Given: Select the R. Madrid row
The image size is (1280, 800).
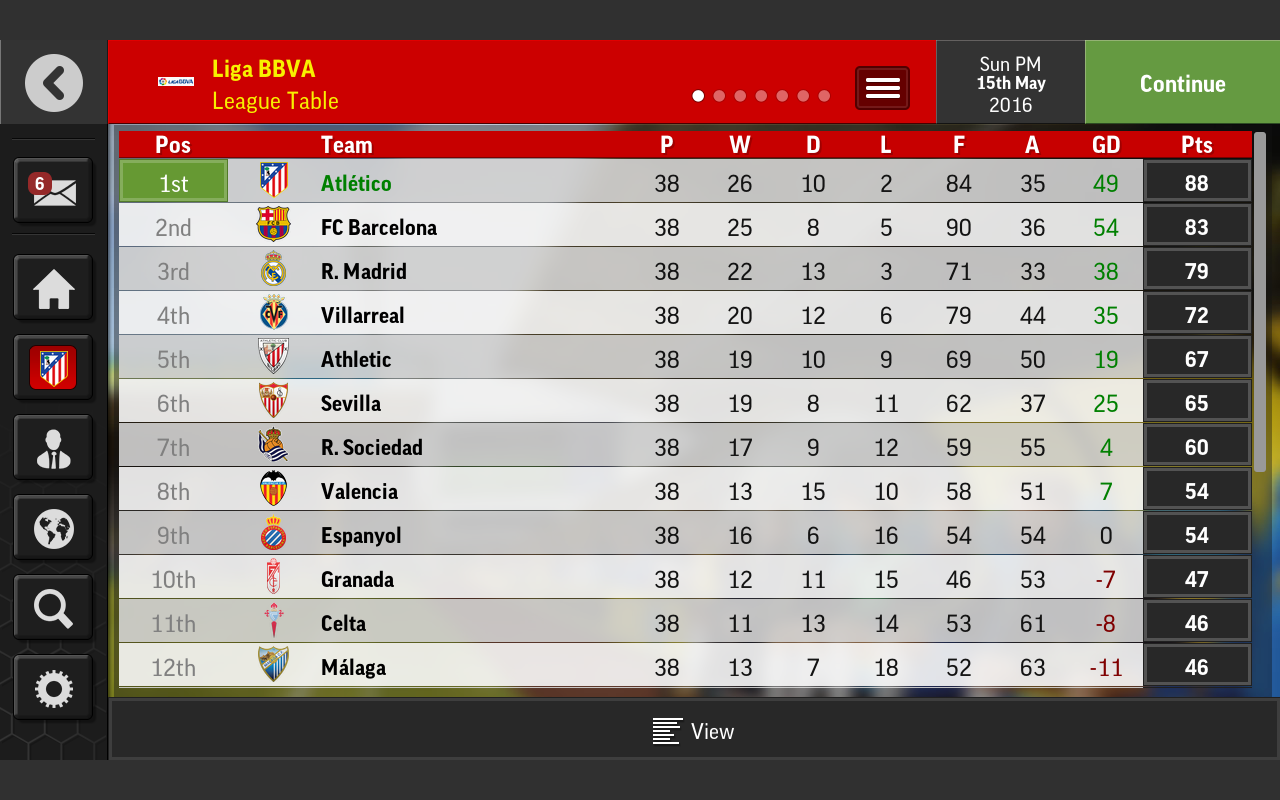Looking at the screenshot, I should pyautogui.click(x=630, y=271).
